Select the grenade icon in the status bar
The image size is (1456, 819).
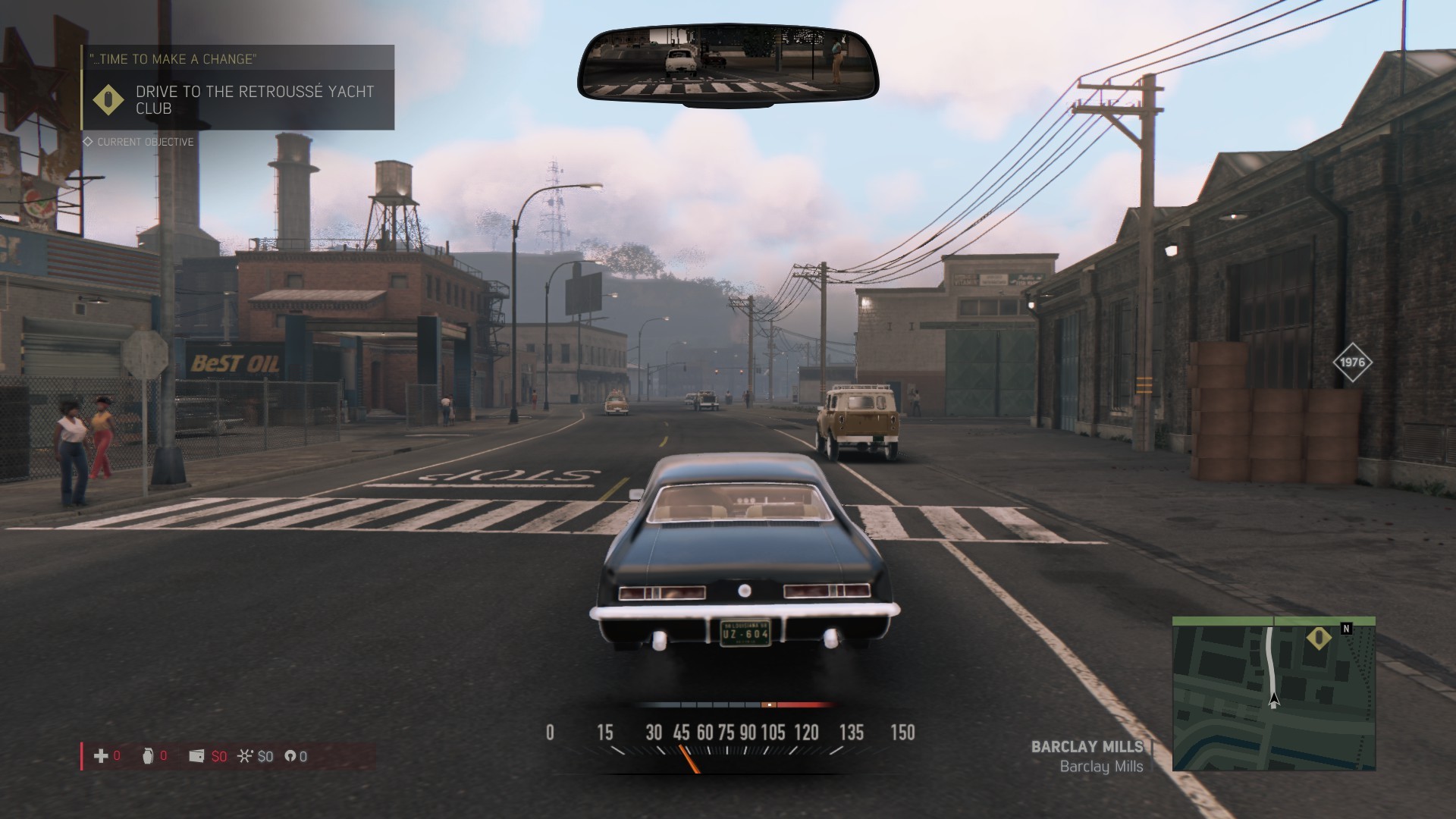(148, 755)
